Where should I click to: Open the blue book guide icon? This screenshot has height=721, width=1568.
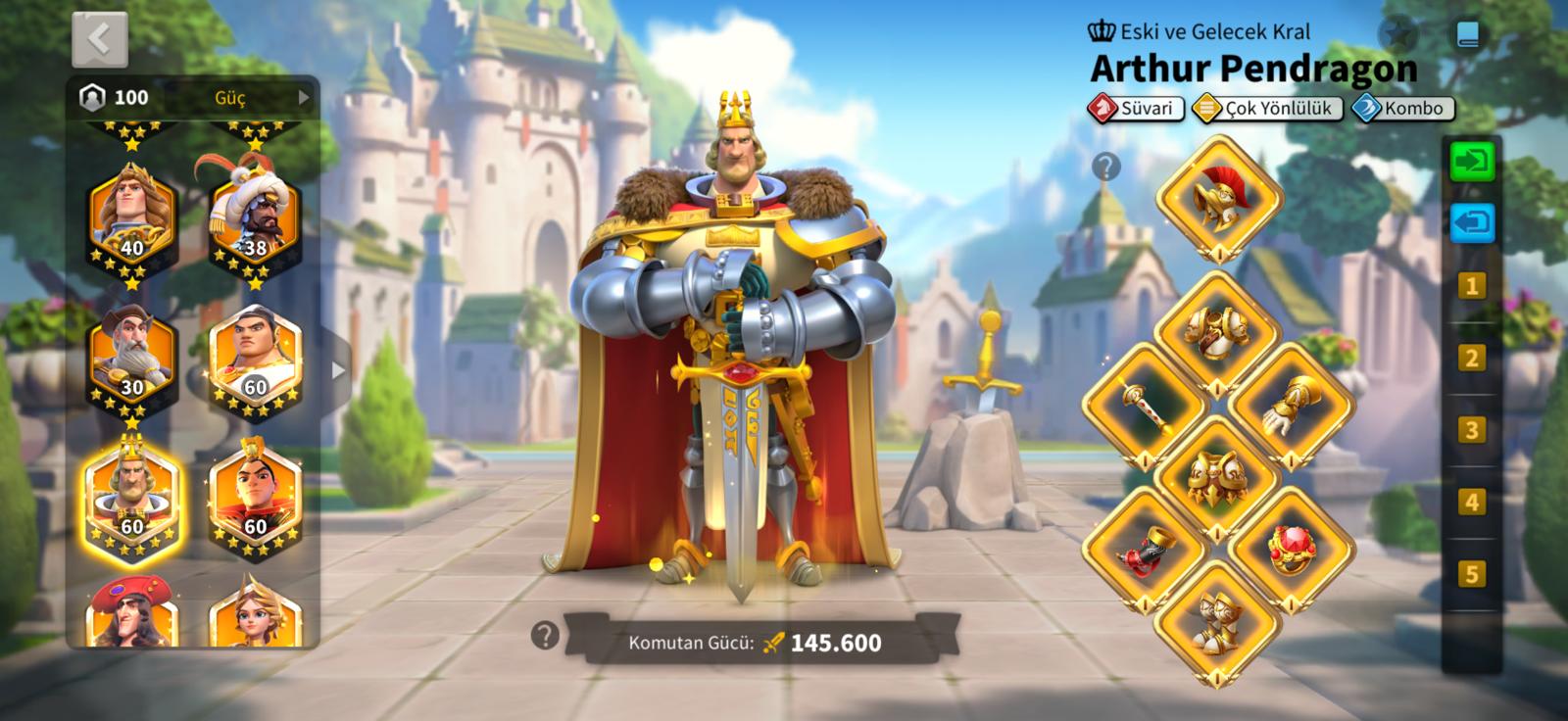tap(1467, 35)
